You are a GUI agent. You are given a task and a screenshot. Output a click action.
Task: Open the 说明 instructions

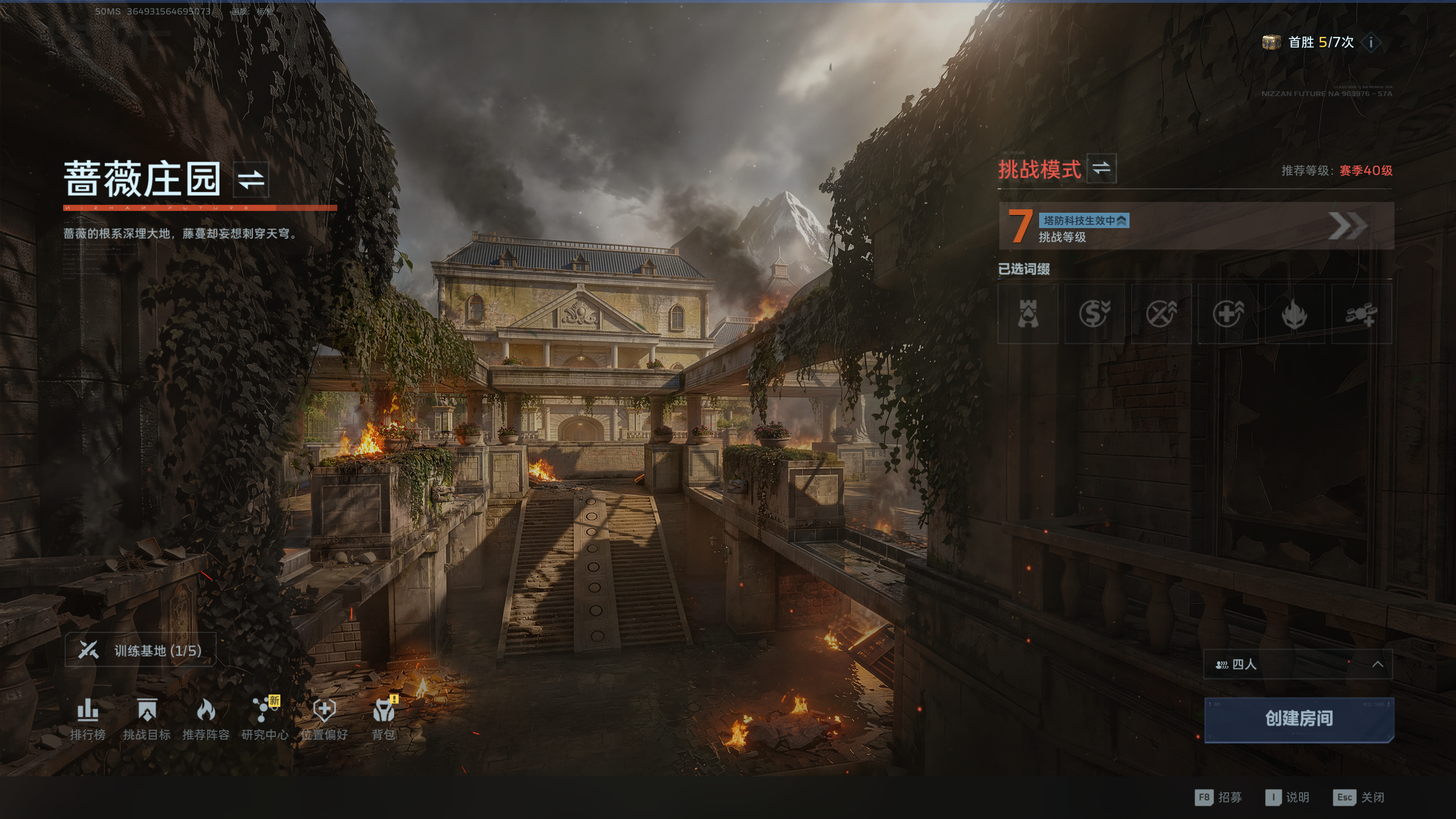(x=1288, y=797)
